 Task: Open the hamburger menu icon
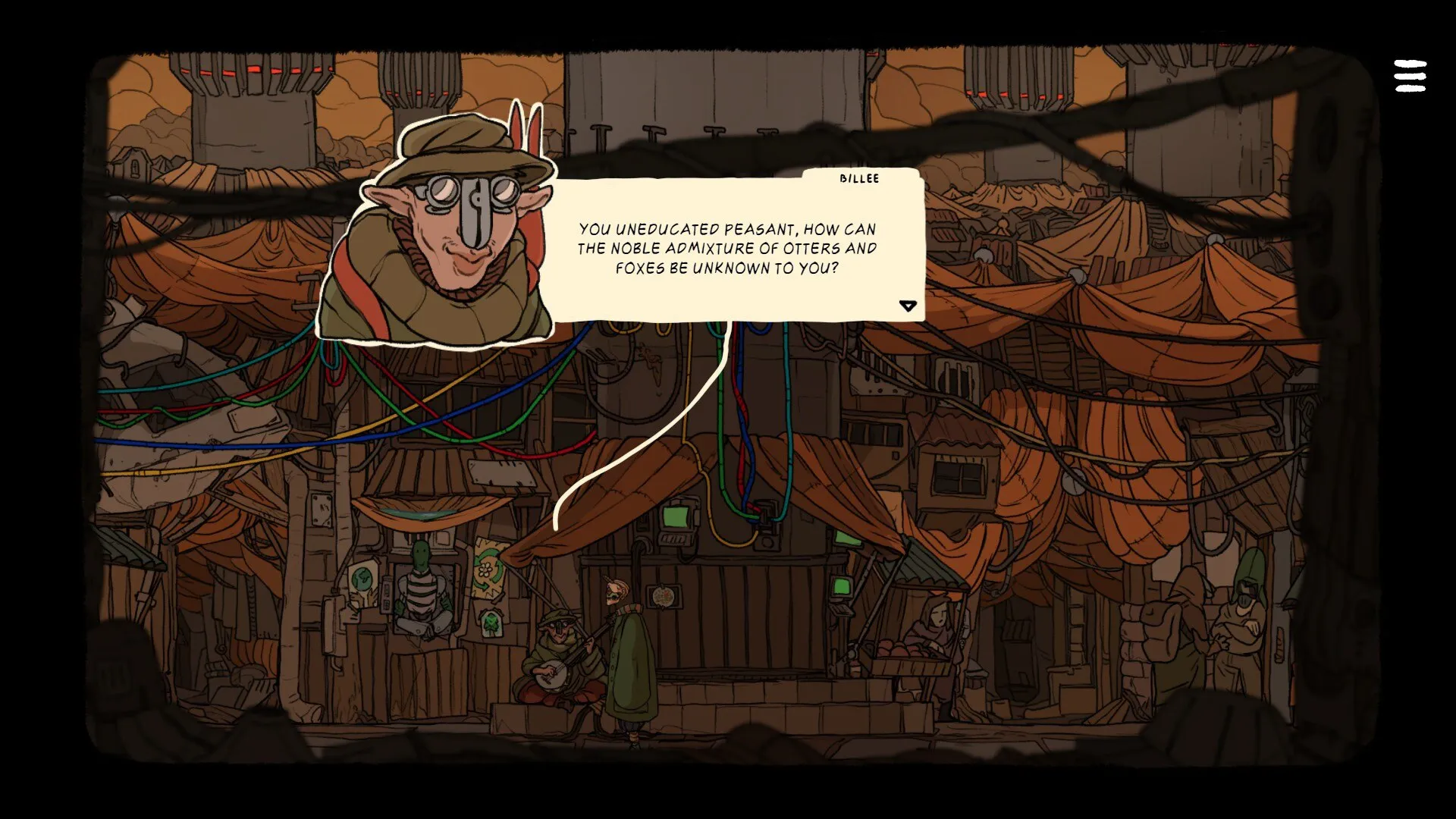(x=1410, y=77)
